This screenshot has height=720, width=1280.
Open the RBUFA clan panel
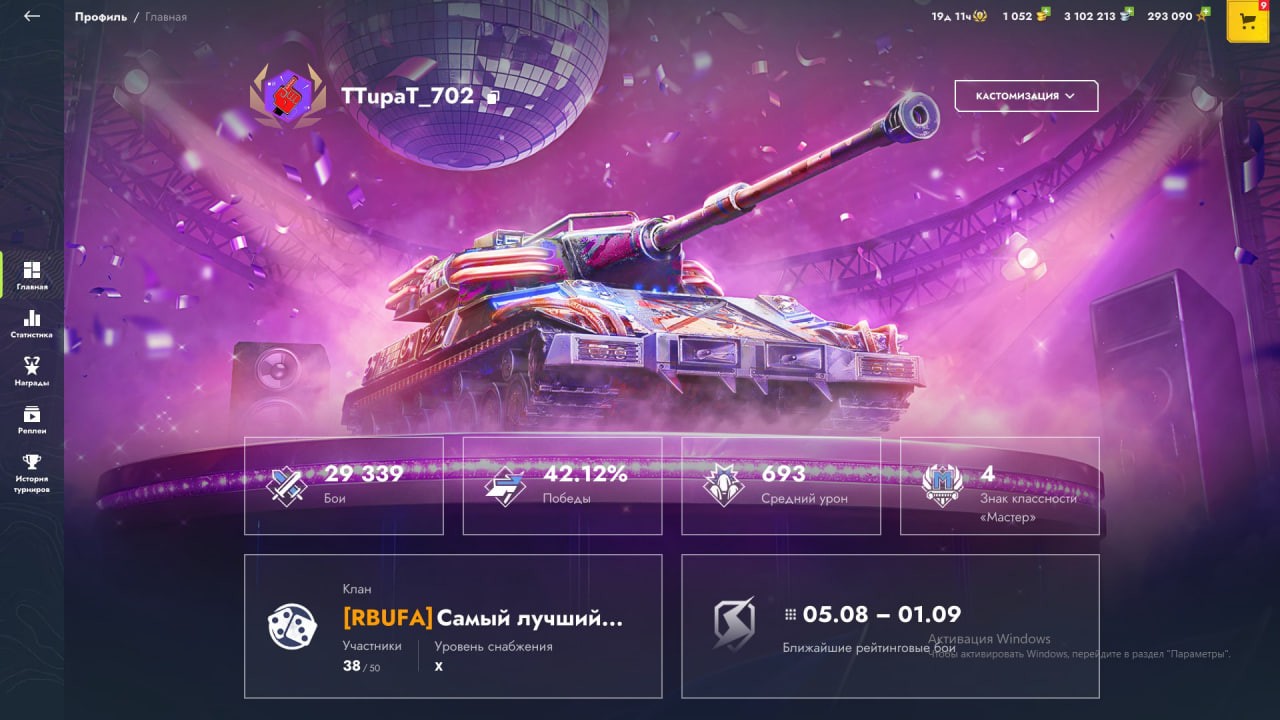[452, 626]
